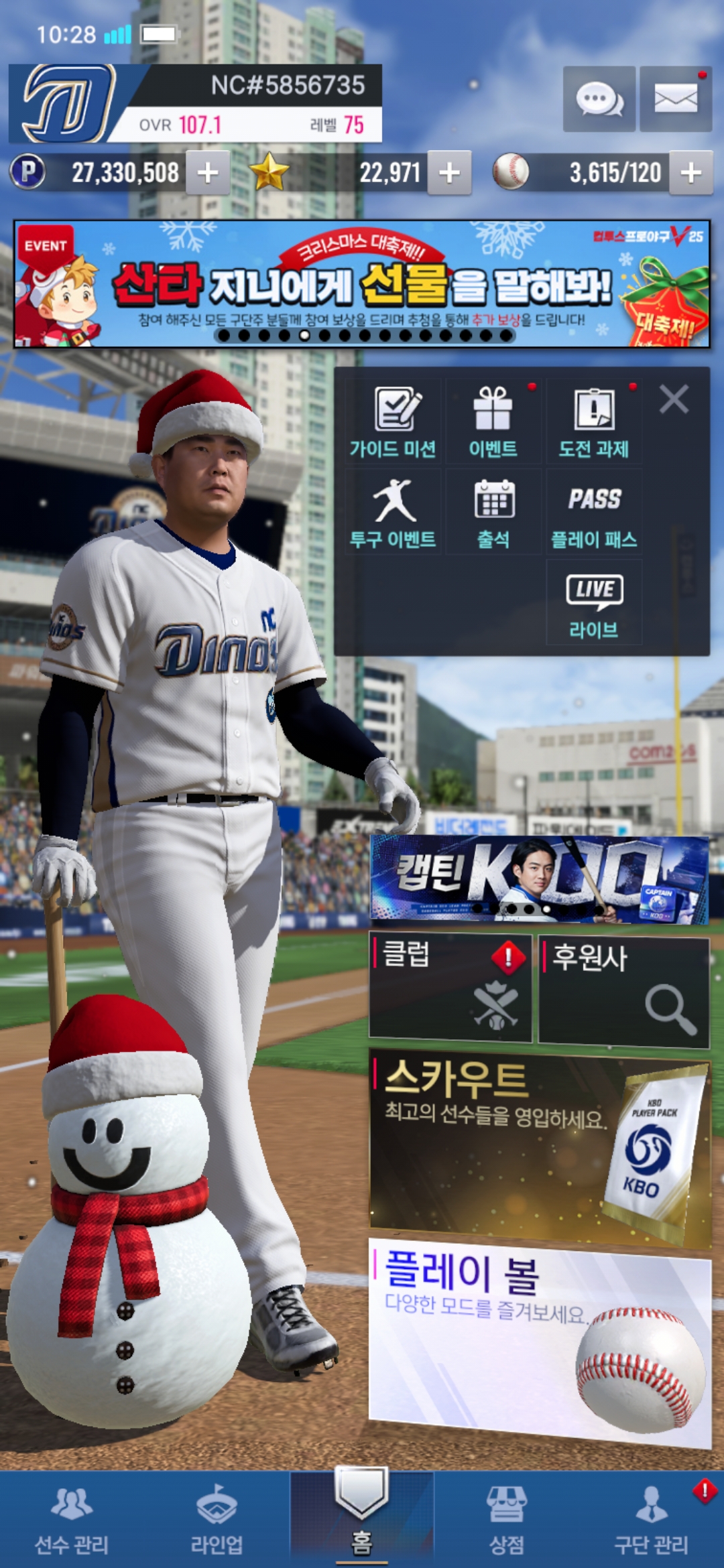
Task: Open the 플레이 패스 PASS menu
Action: pyautogui.click(x=594, y=513)
